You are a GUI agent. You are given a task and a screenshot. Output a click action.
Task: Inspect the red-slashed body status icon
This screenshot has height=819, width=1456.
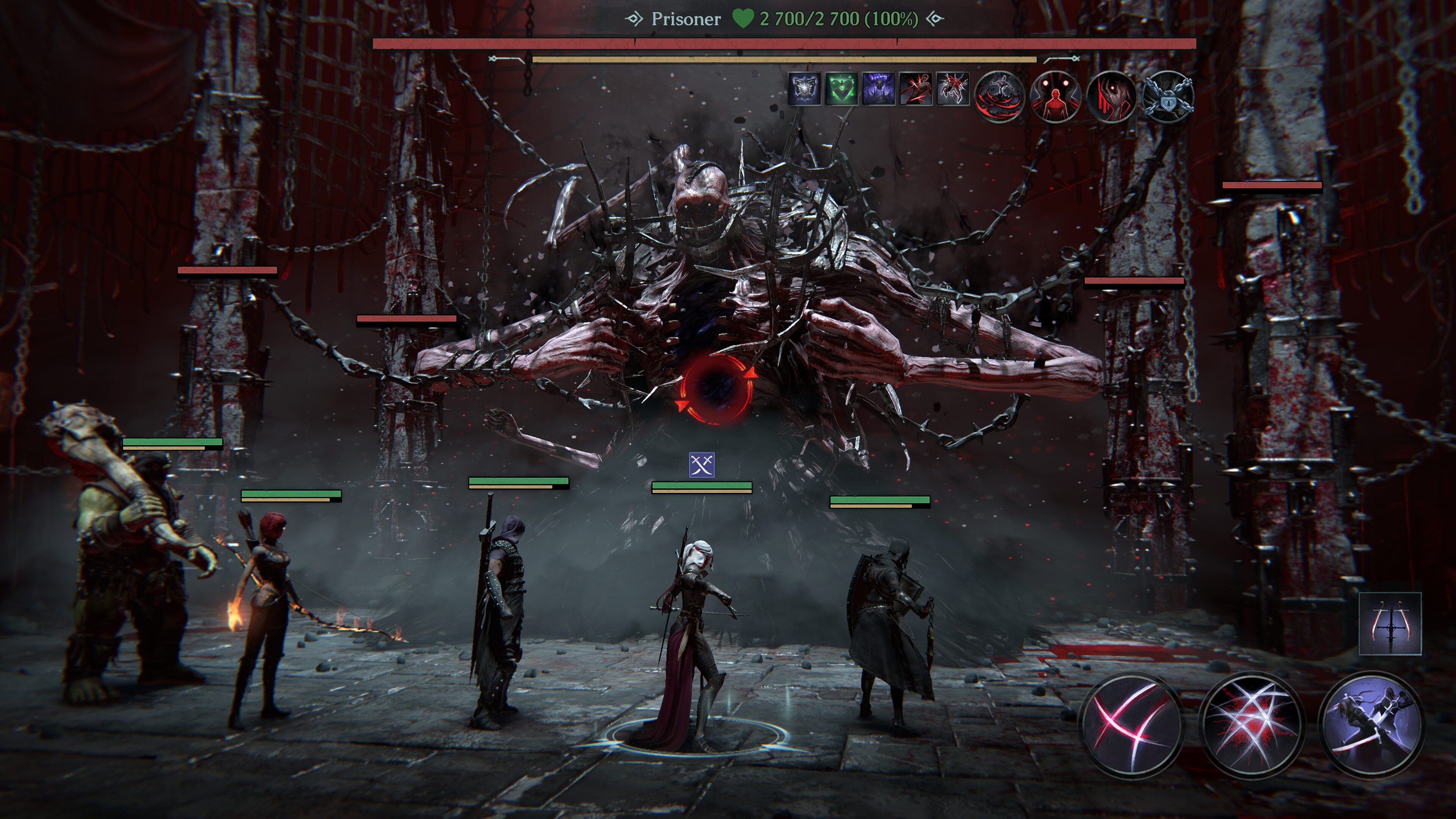916,89
